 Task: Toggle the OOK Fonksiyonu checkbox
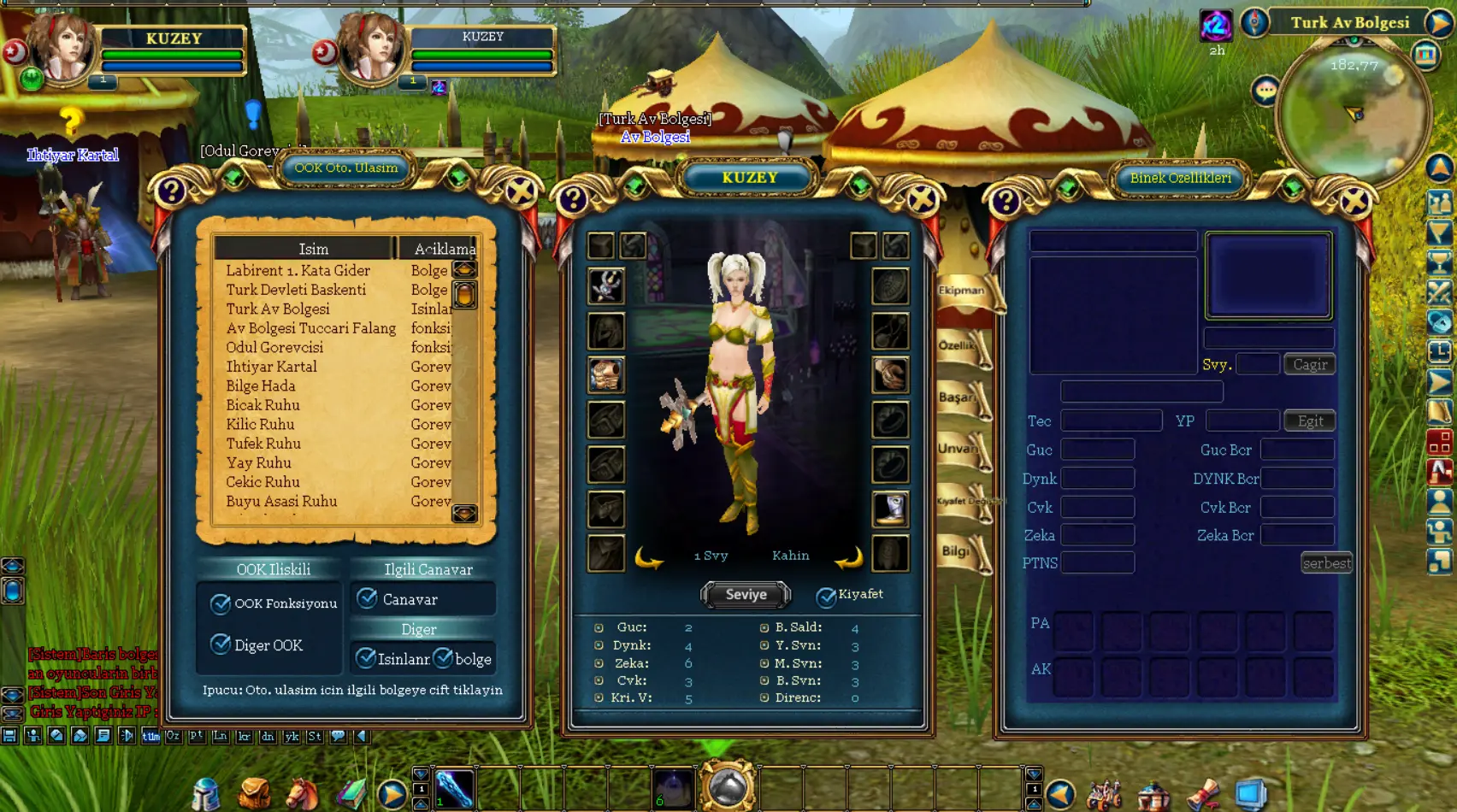[221, 603]
